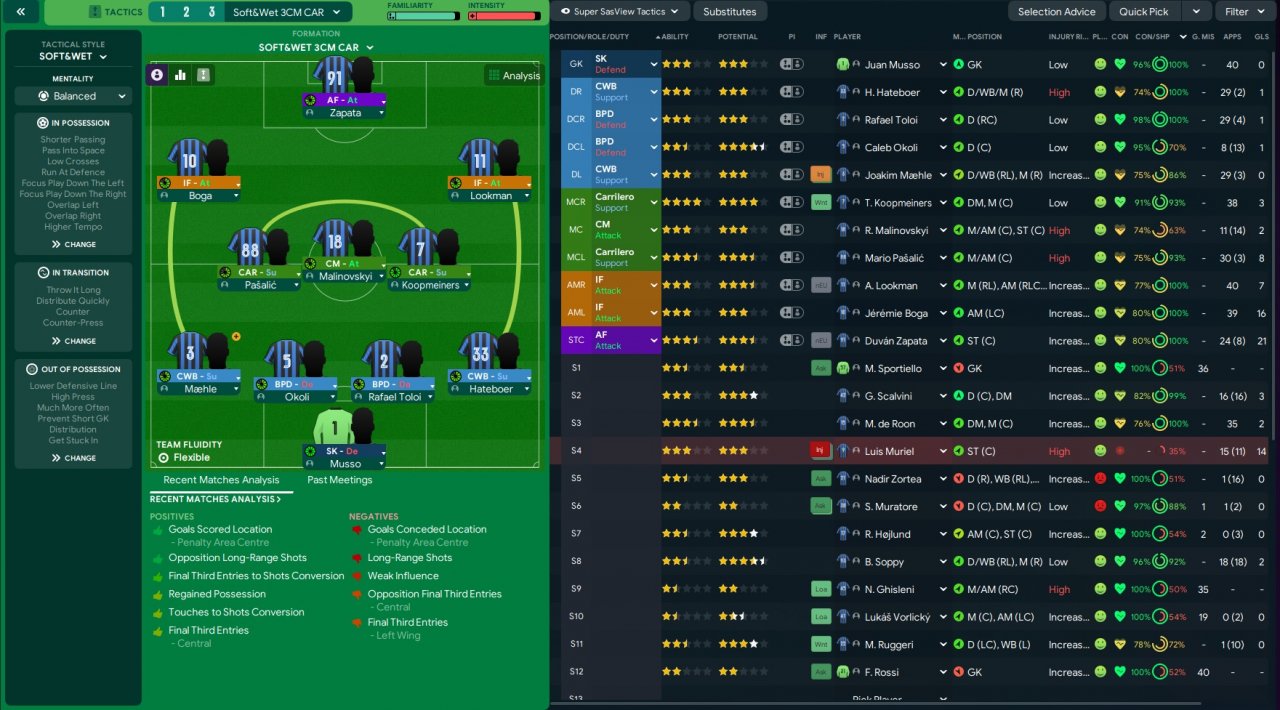Open the Balanced mentality dropdown
The height and width of the screenshot is (710, 1280).
click(x=73, y=96)
